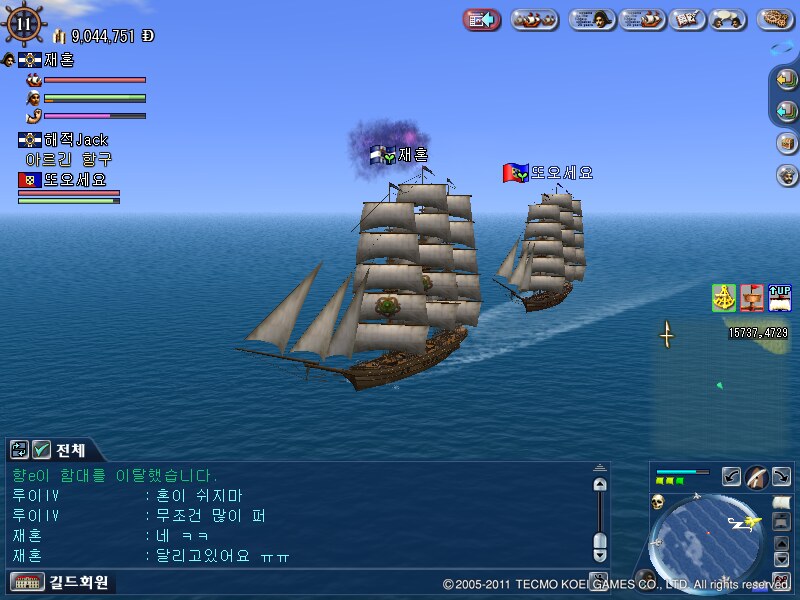Viewport: 800px width, 600px height.
Task: Open the treasure chest item button
Action: (x=786, y=142)
